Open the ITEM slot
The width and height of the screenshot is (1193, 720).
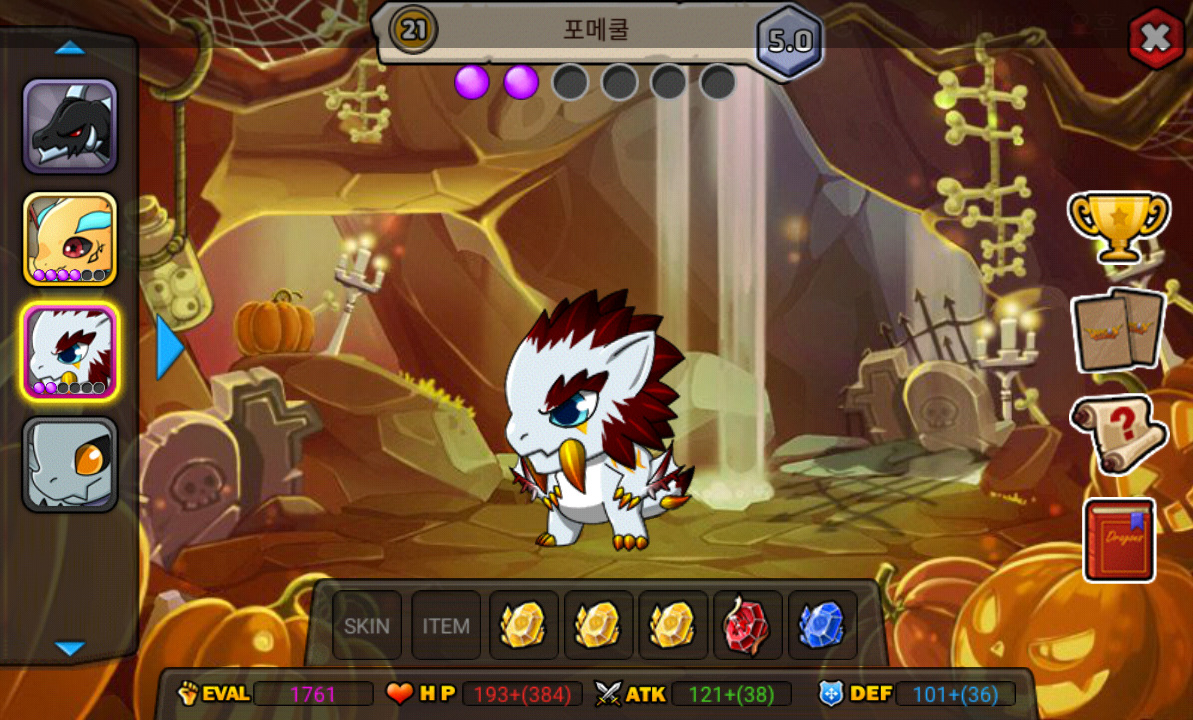tap(446, 626)
